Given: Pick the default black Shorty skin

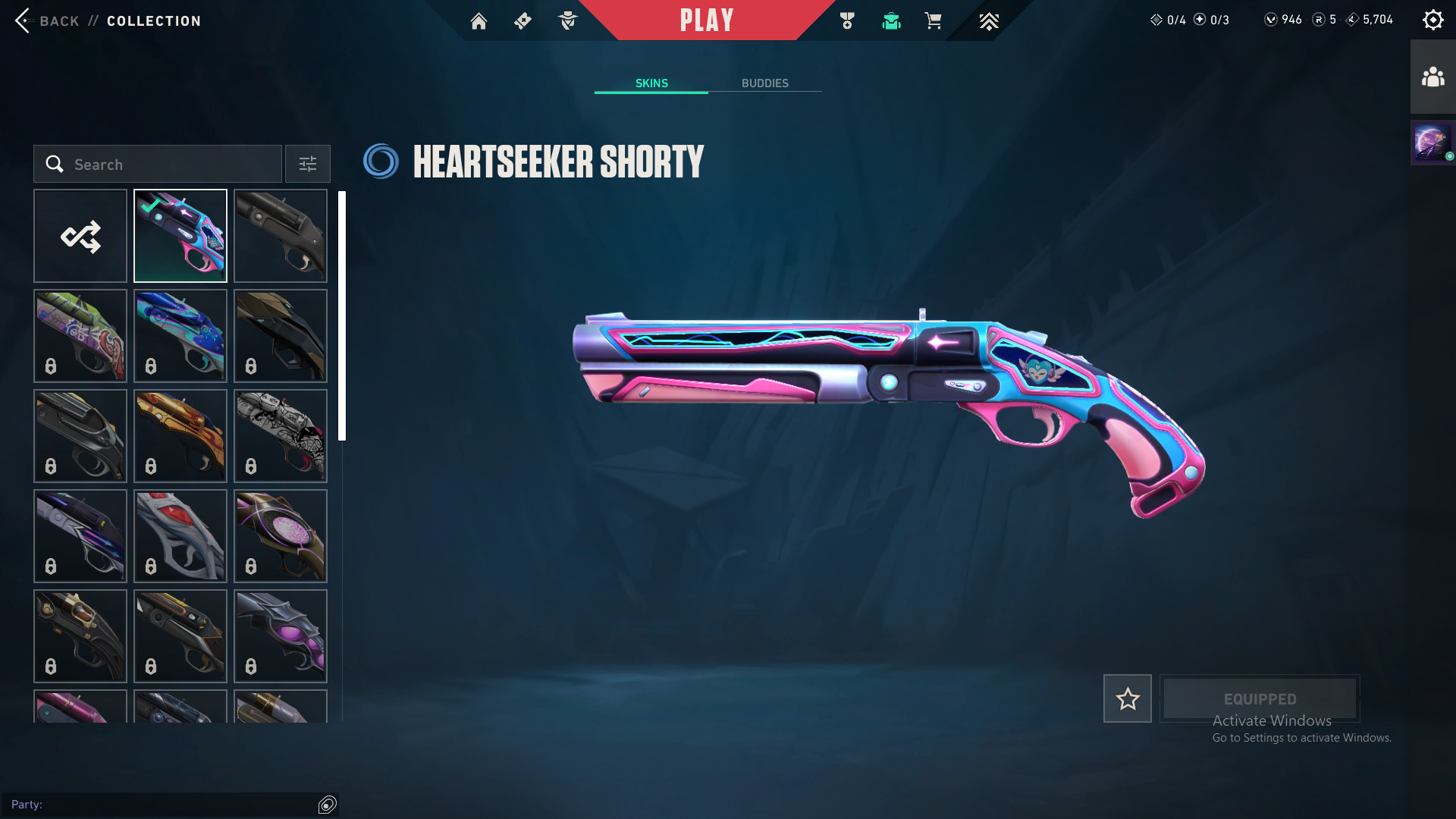Looking at the screenshot, I should [x=281, y=236].
